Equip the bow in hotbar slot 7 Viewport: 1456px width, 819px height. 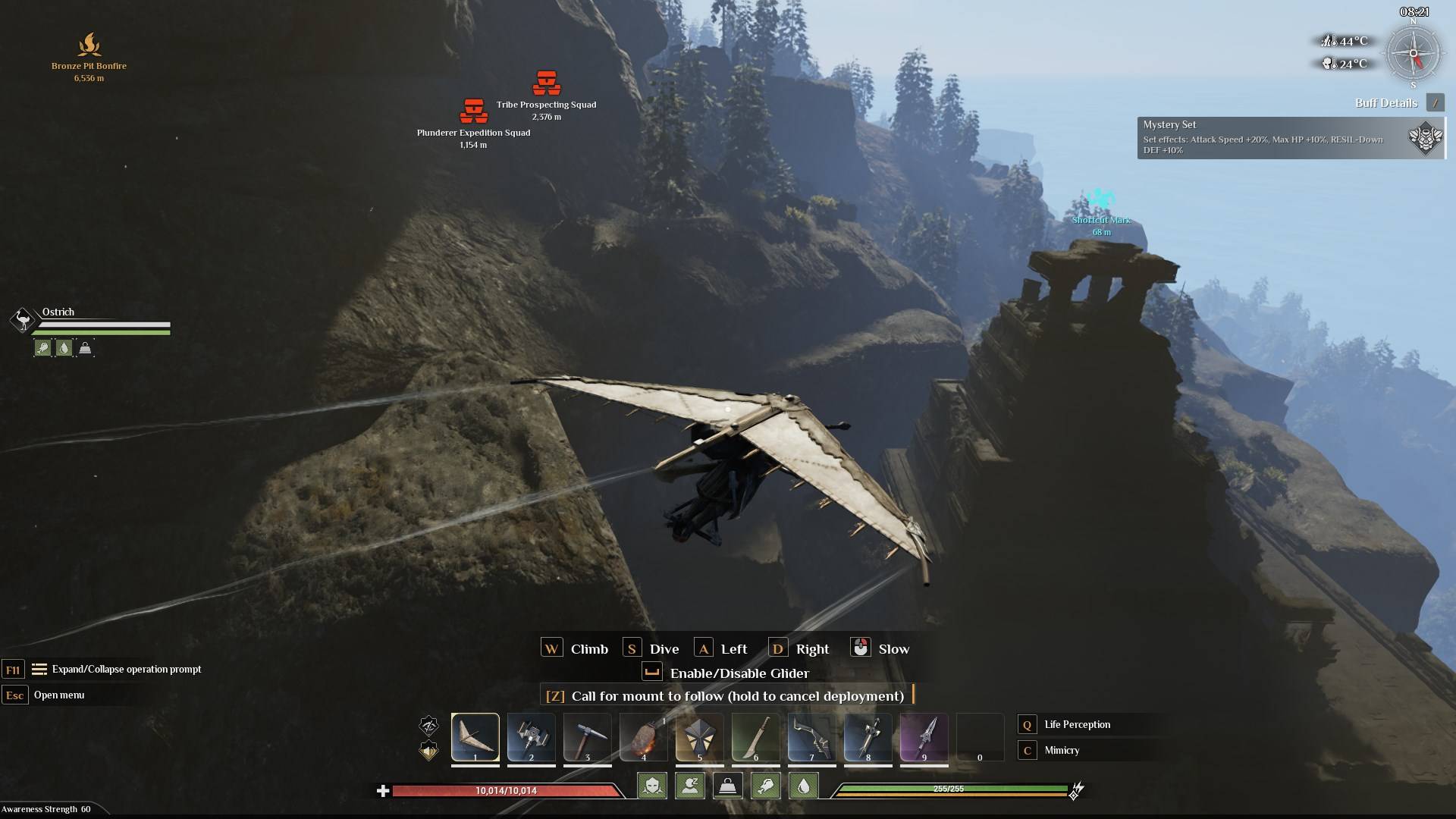[811, 736]
